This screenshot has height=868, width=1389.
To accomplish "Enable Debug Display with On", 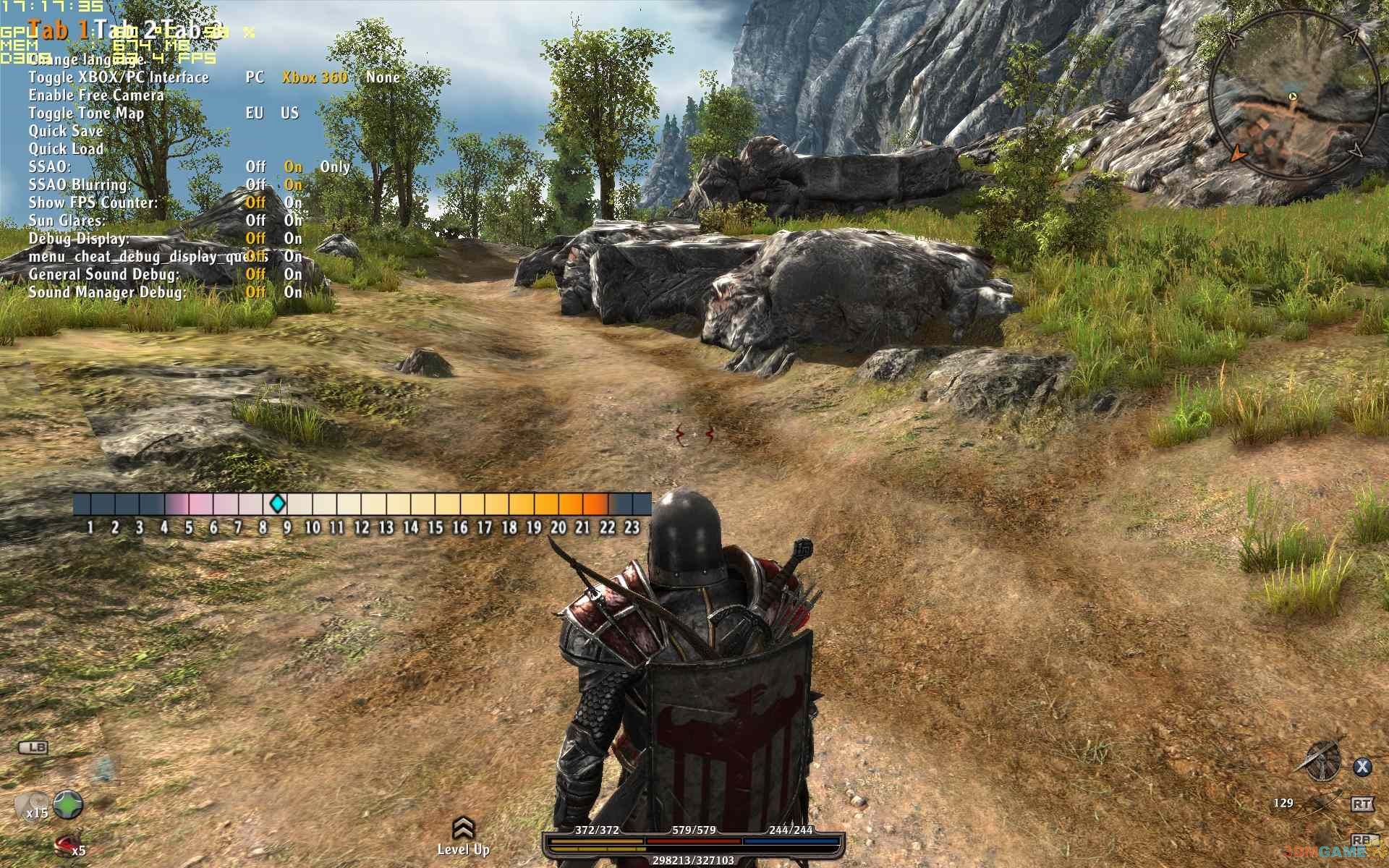I will [x=293, y=239].
